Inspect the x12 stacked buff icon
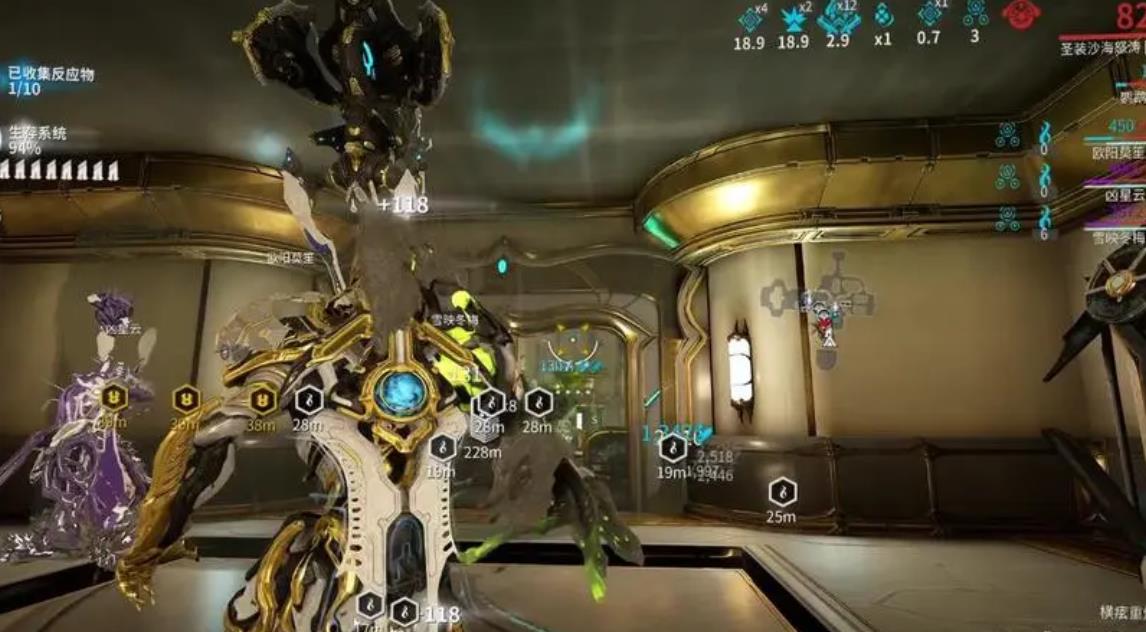Image resolution: width=1146 pixels, height=632 pixels. [x=838, y=19]
